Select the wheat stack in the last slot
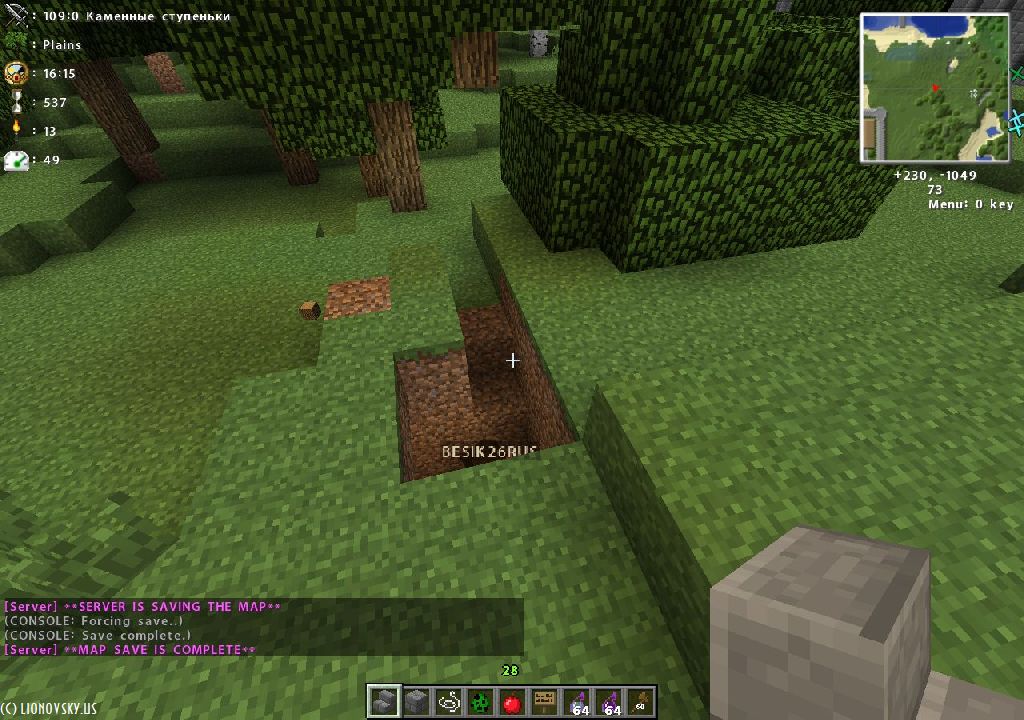Viewport: 1024px width, 720px height. coord(641,702)
